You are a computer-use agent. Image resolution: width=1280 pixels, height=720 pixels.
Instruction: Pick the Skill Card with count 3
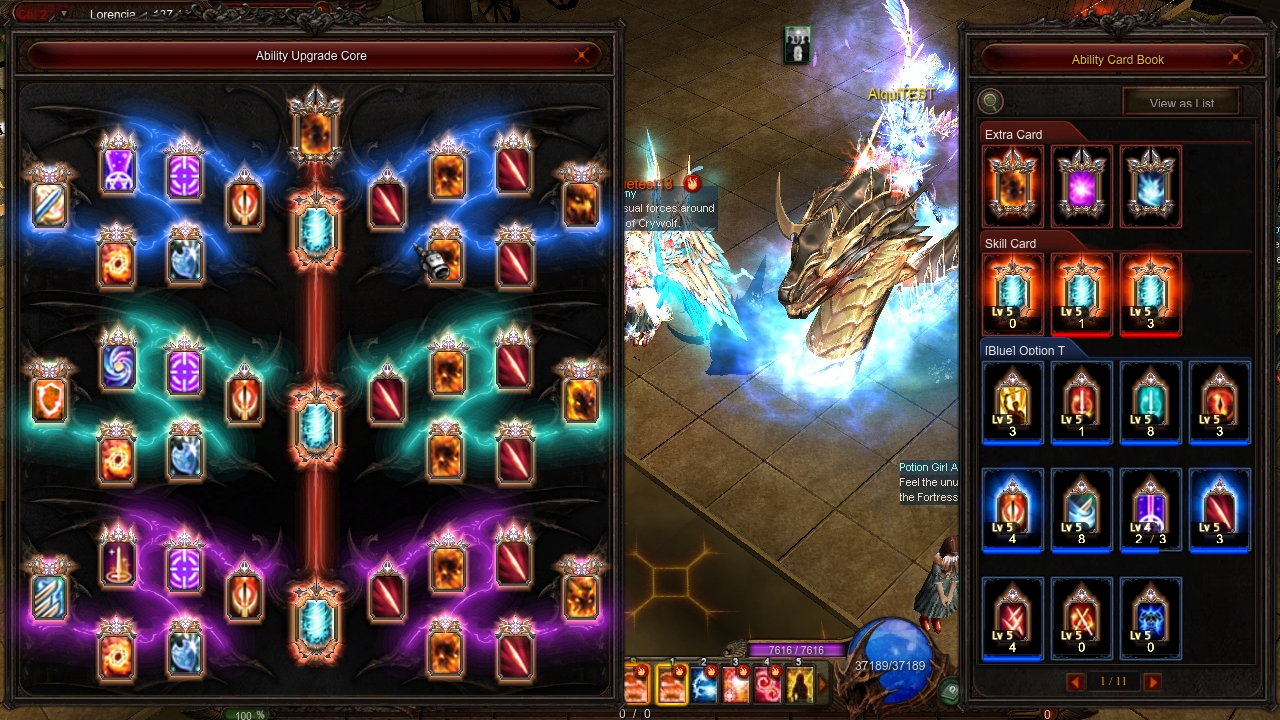coord(1150,295)
